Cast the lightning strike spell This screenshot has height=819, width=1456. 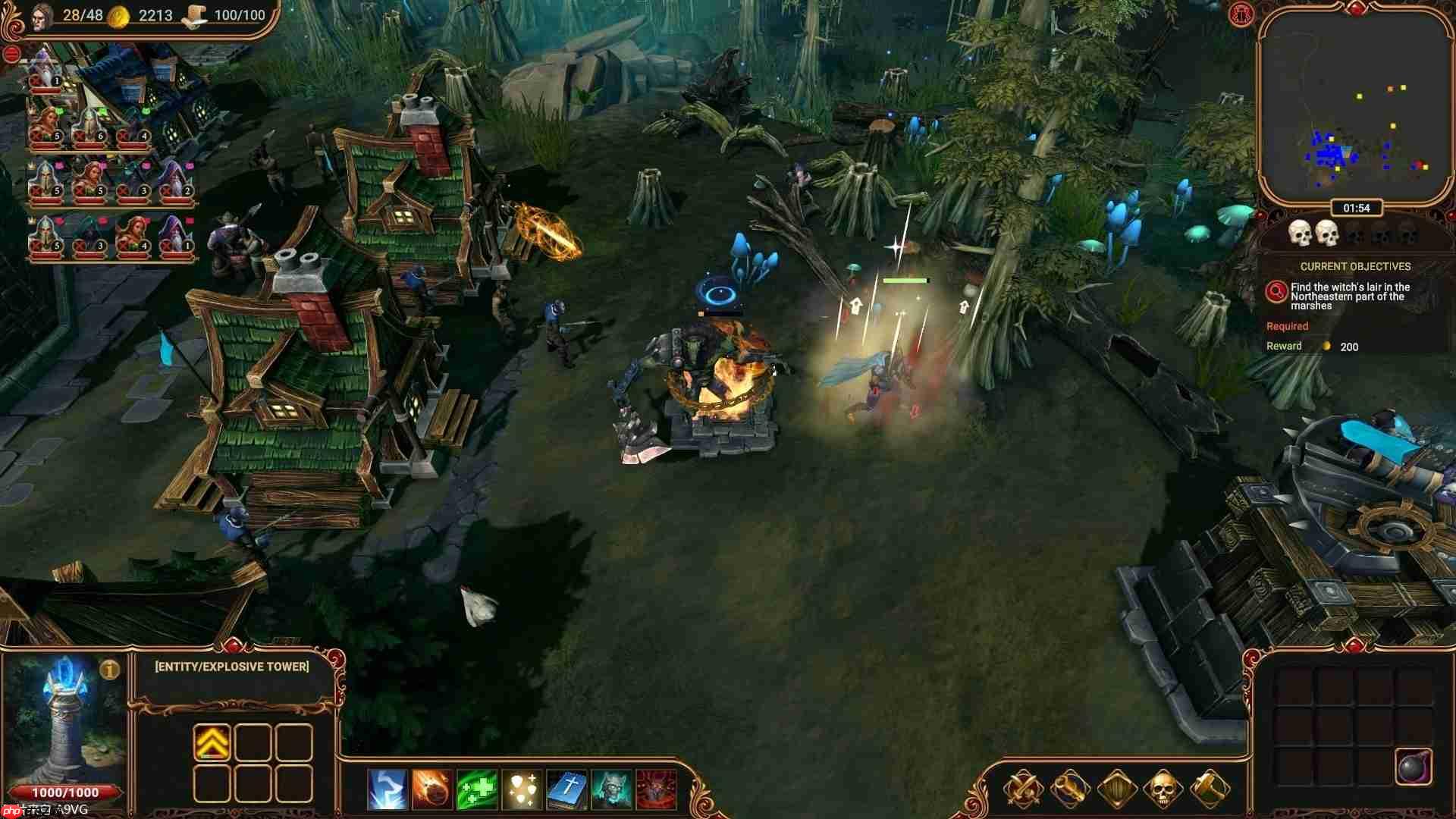(386, 789)
